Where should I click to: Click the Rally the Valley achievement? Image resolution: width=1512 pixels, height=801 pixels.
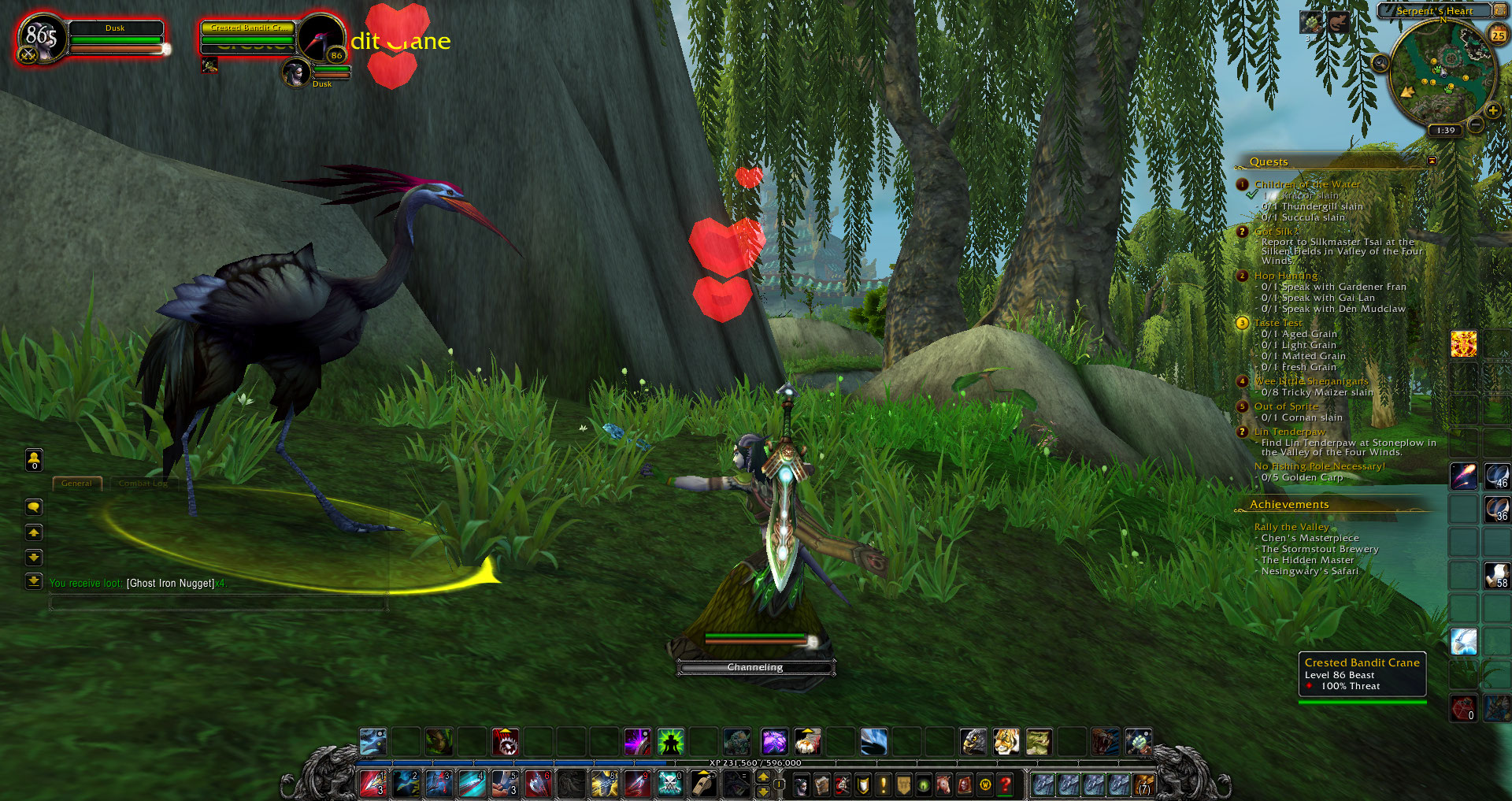pyautogui.click(x=1291, y=527)
